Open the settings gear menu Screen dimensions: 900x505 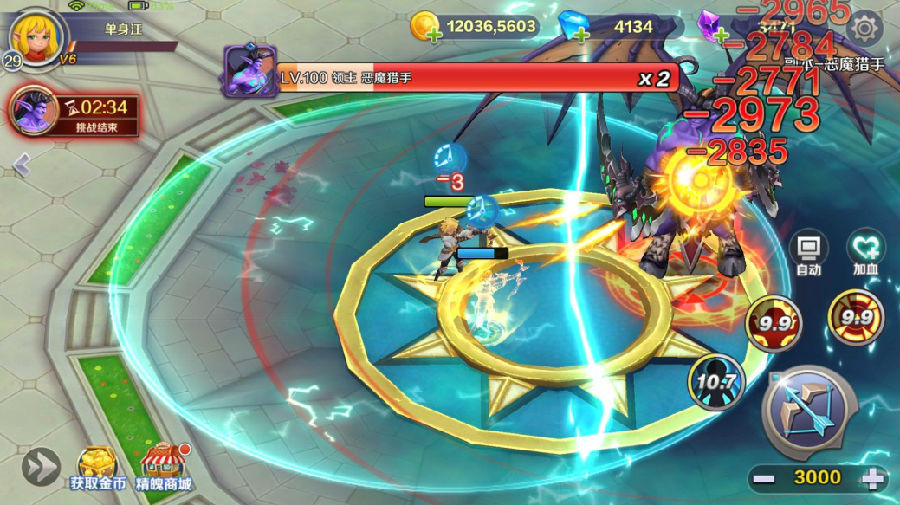pyautogui.click(x=865, y=27)
